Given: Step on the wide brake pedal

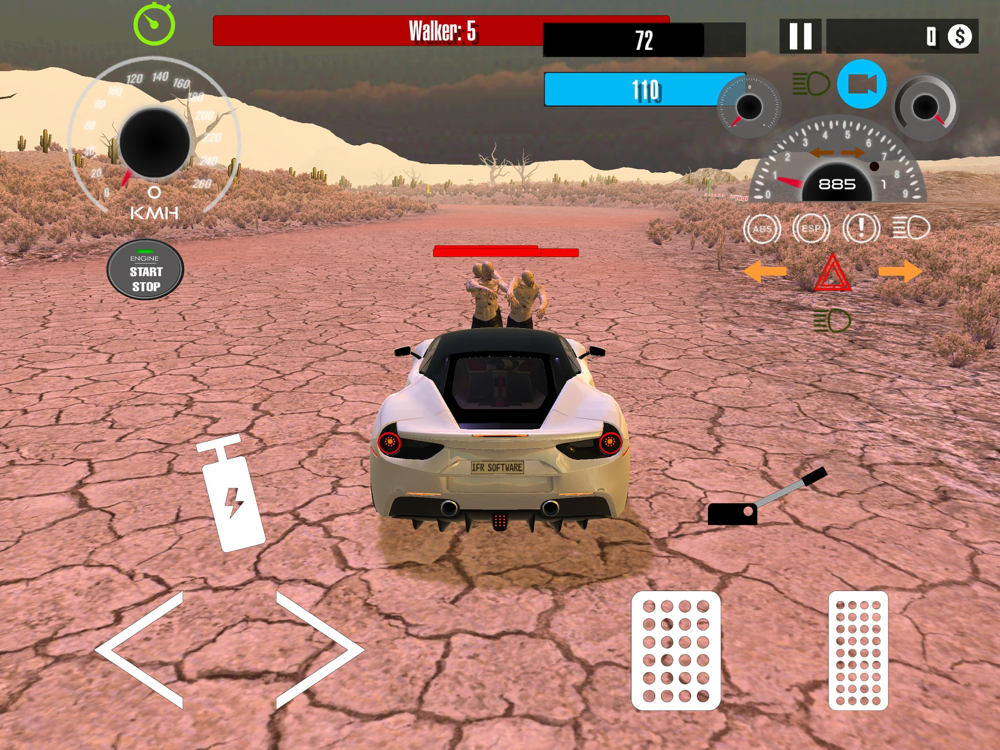Looking at the screenshot, I should click(676, 650).
